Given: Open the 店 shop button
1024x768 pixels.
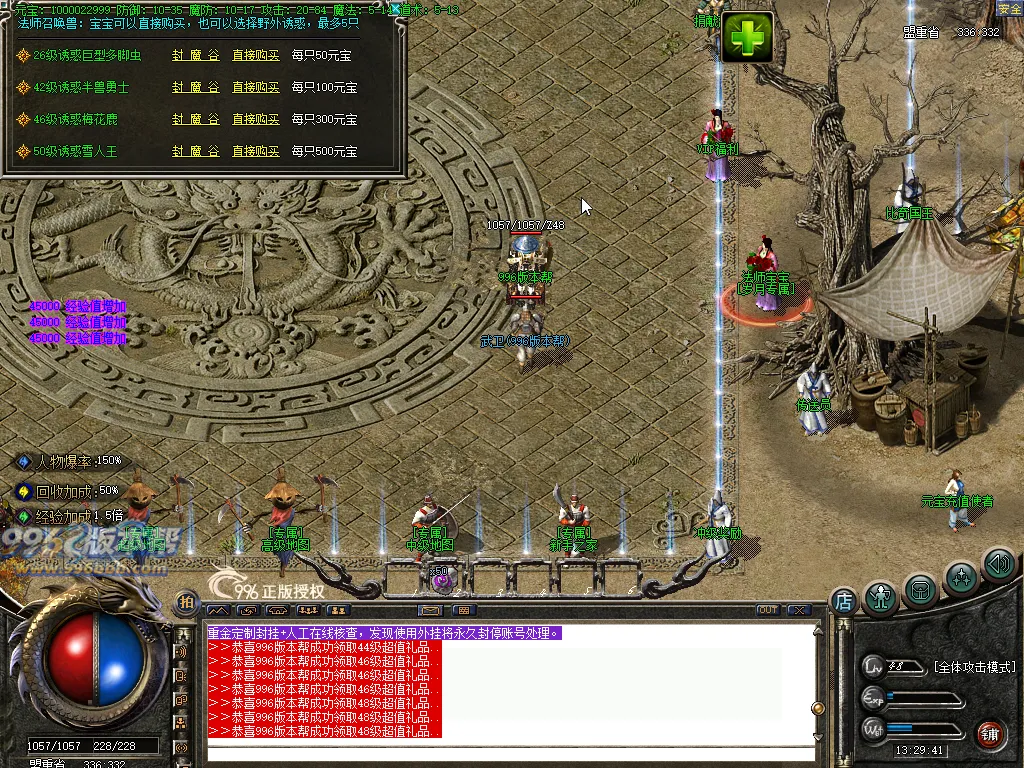Looking at the screenshot, I should pyautogui.click(x=843, y=600).
